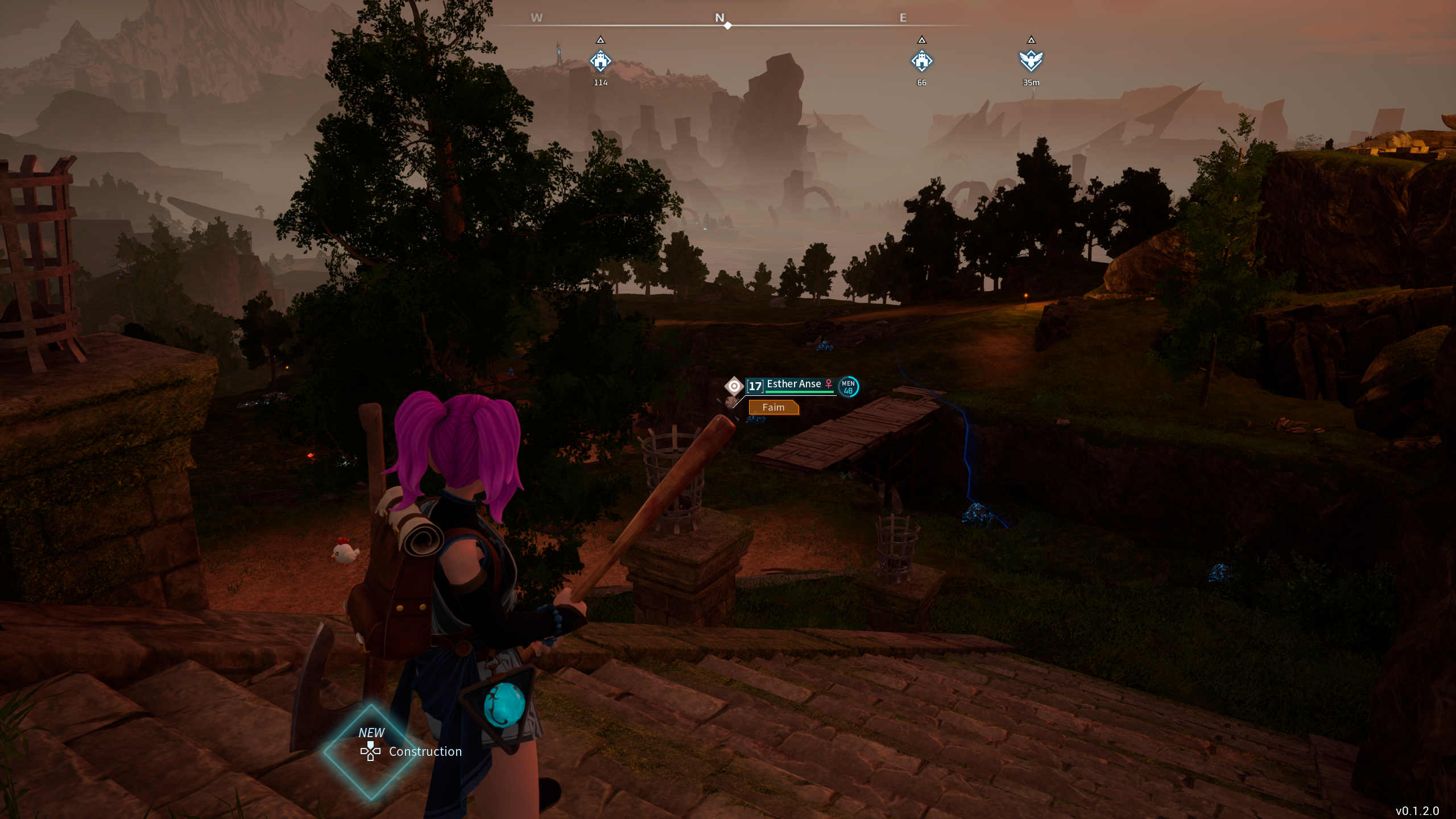Viewport: 1456px width, 819px height.
Task: Select the Esther Anse nameplate
Action: pos(793,384)
